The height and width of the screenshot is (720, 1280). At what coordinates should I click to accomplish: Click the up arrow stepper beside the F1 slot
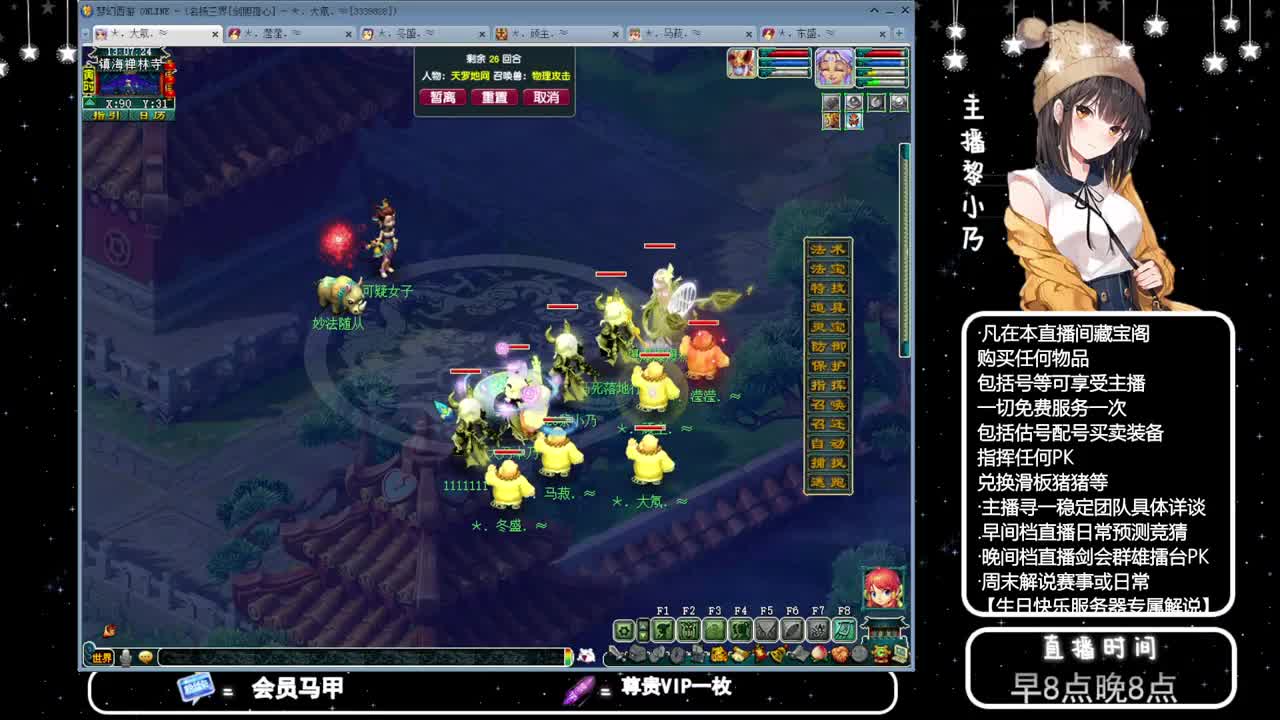(643, 624)
